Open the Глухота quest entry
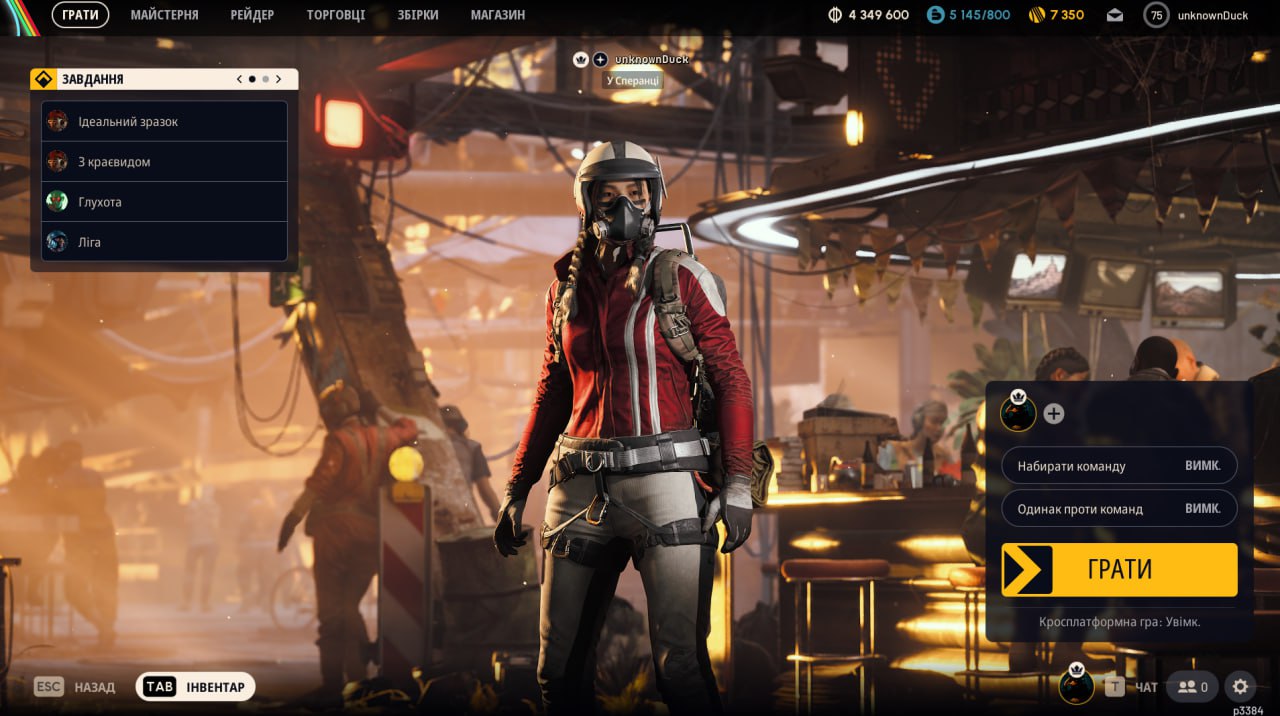1280x716 pixels. [x=164, y=202]
